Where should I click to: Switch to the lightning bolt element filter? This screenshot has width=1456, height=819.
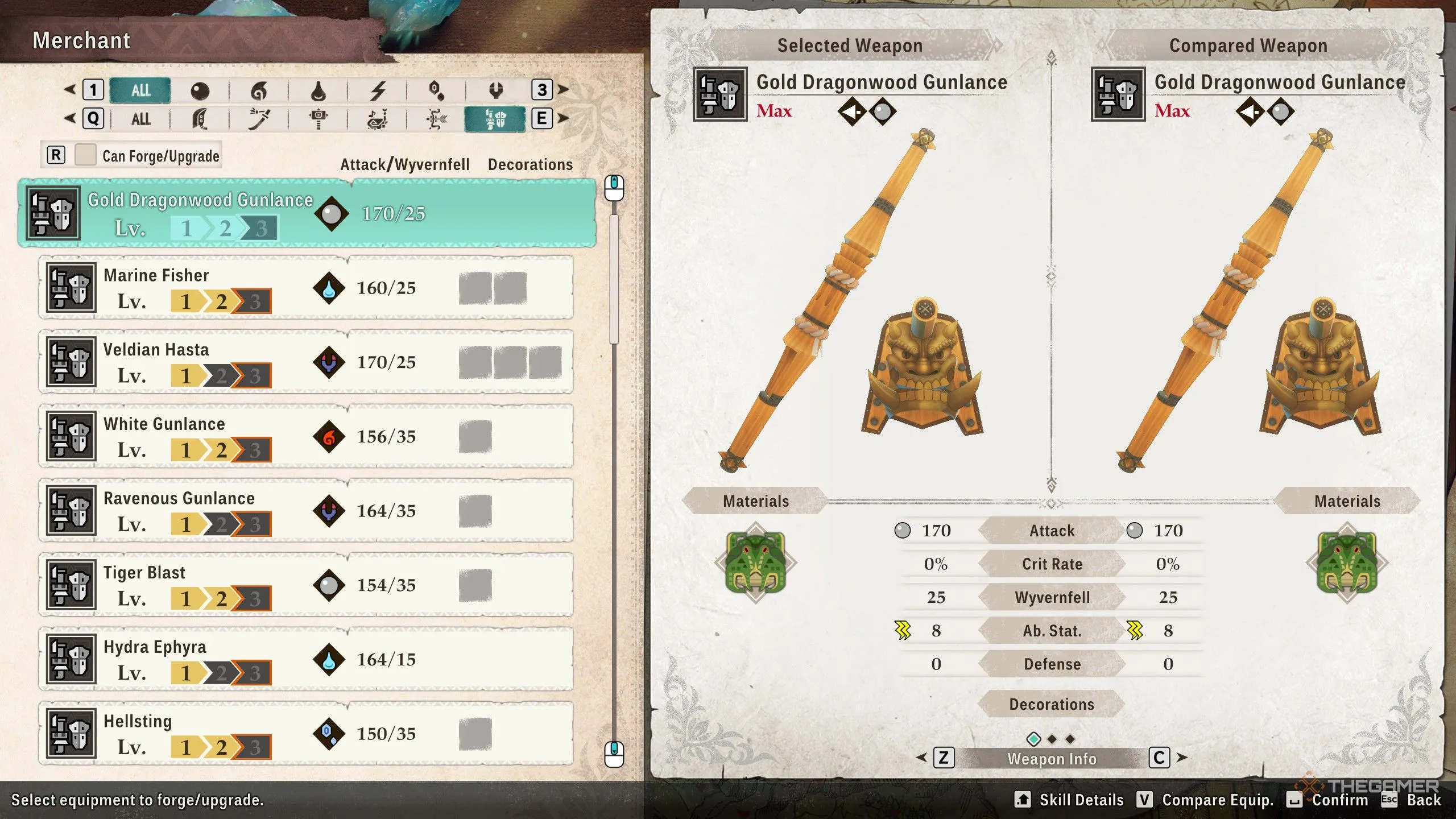point(378,90)
